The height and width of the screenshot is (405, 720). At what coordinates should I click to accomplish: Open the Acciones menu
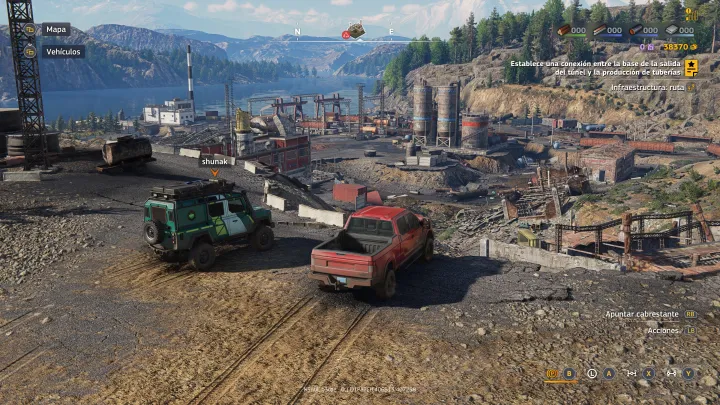[x=662, y=330]
